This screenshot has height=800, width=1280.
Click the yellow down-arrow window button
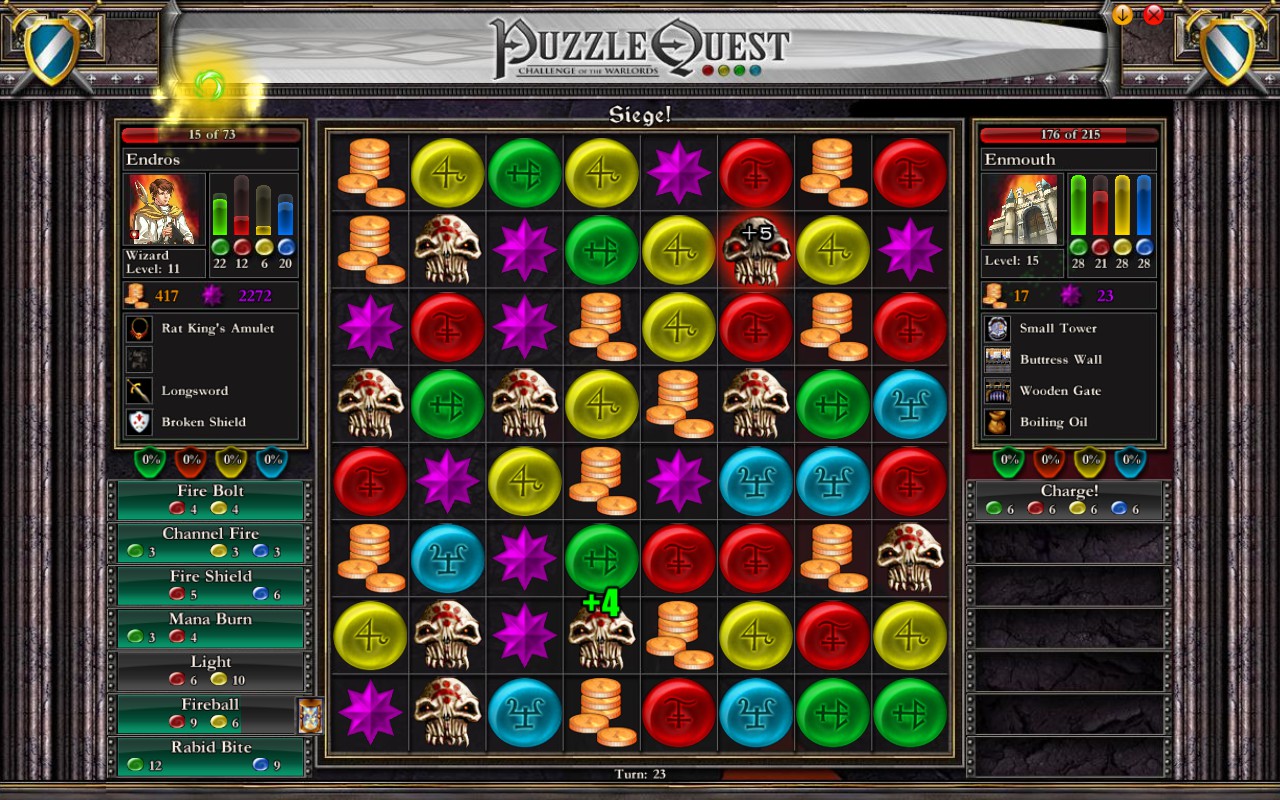(1120, 14)
